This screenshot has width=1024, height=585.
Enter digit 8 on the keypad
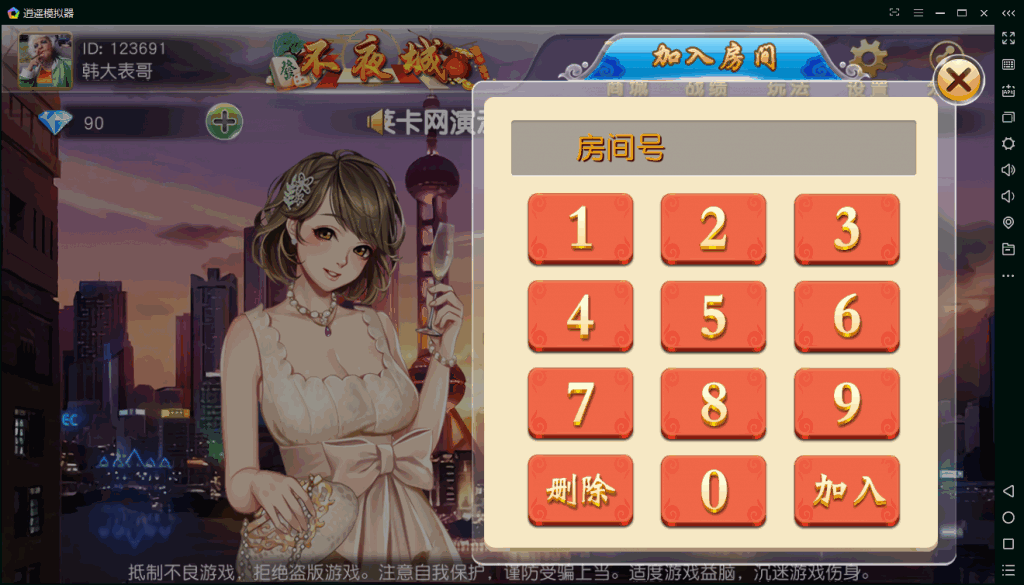click(713, 403)
